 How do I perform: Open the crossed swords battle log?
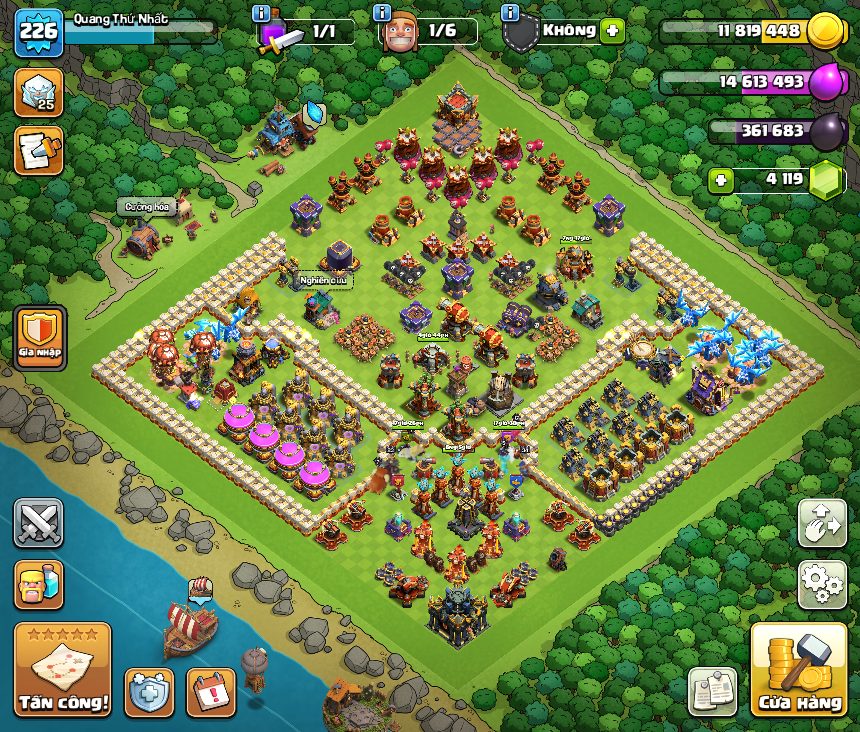[x=38, y=523]
